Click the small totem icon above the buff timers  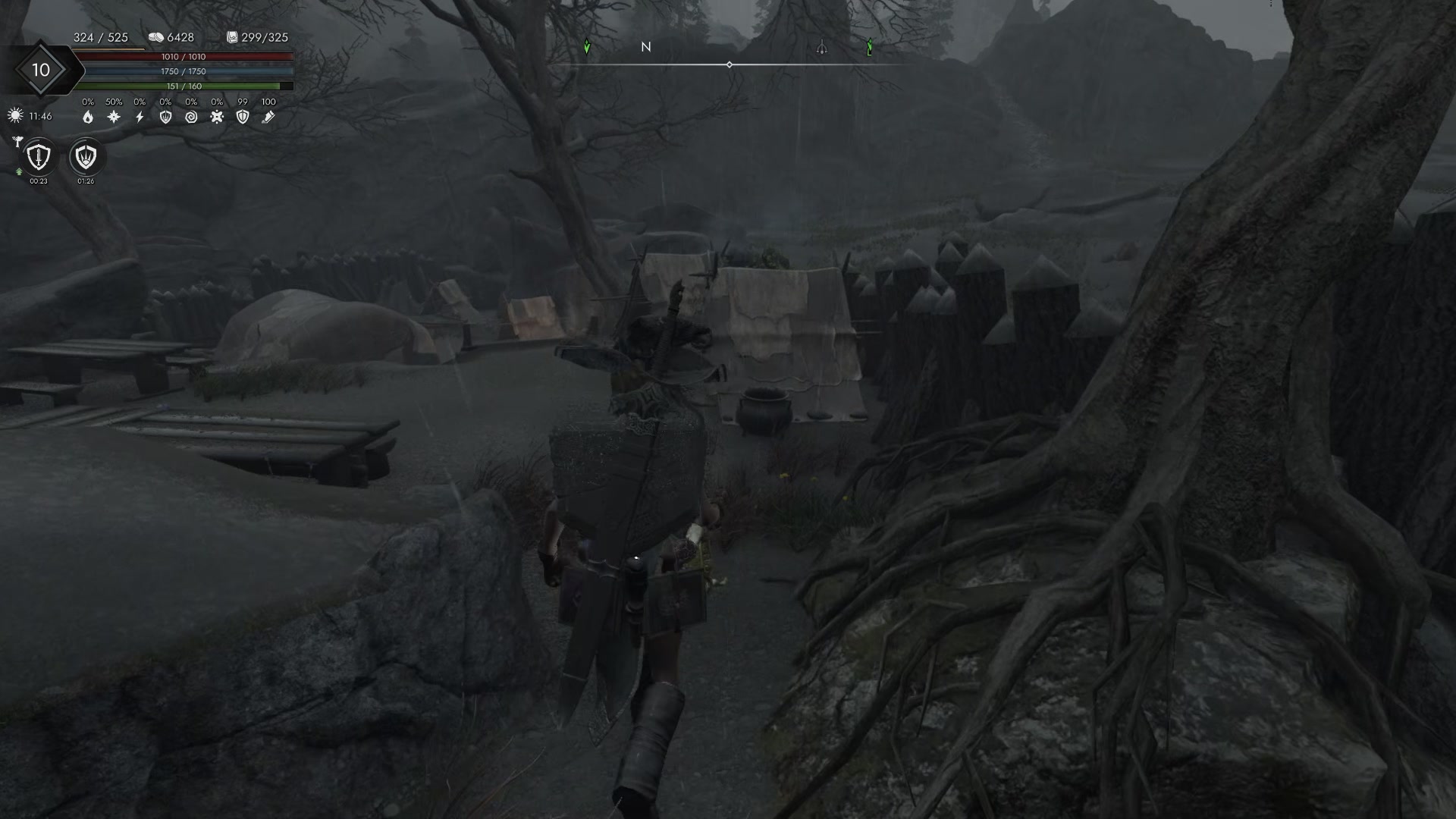tap(18, 140)
